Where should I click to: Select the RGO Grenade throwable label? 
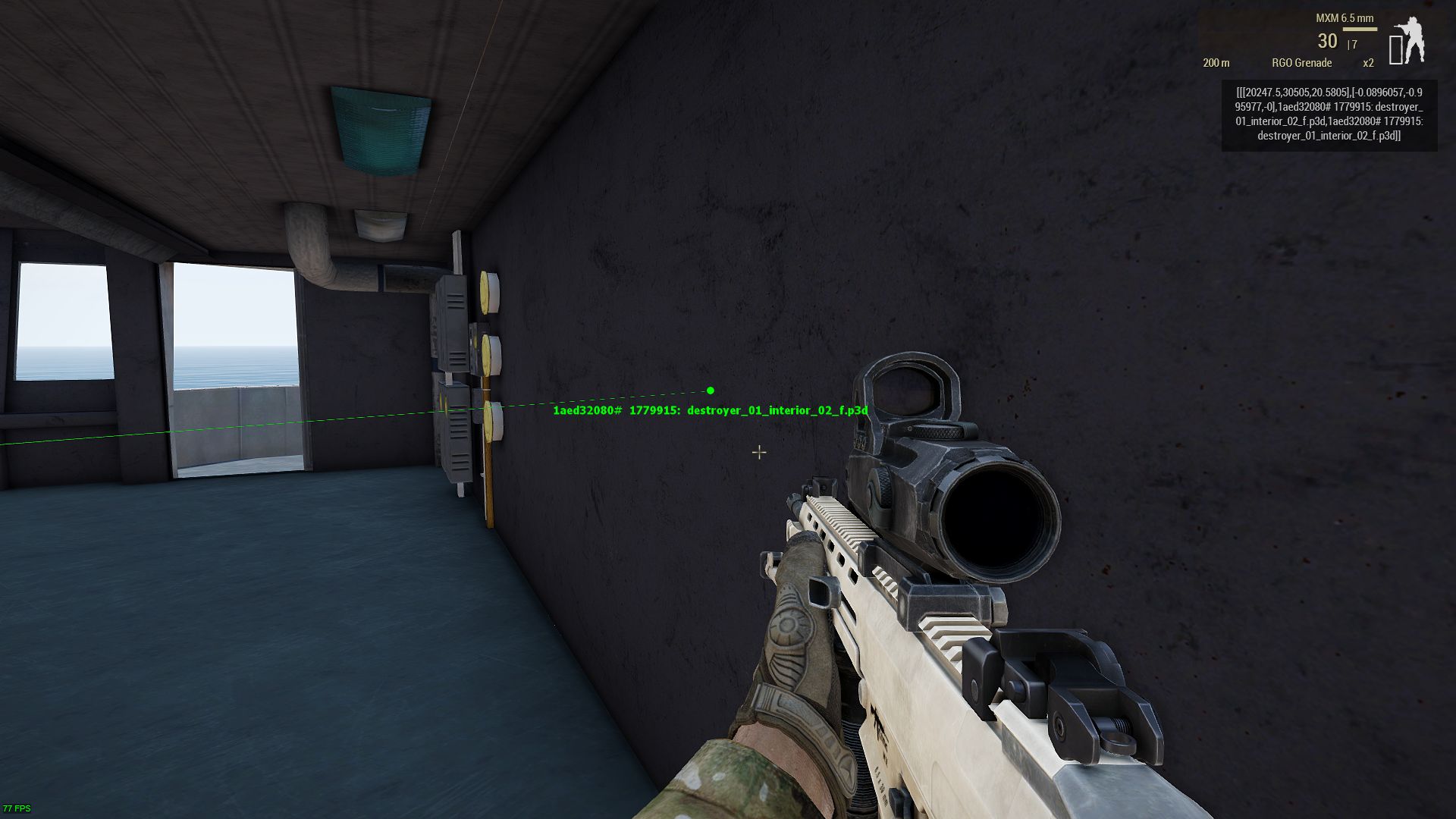(x=1301, y=63)
